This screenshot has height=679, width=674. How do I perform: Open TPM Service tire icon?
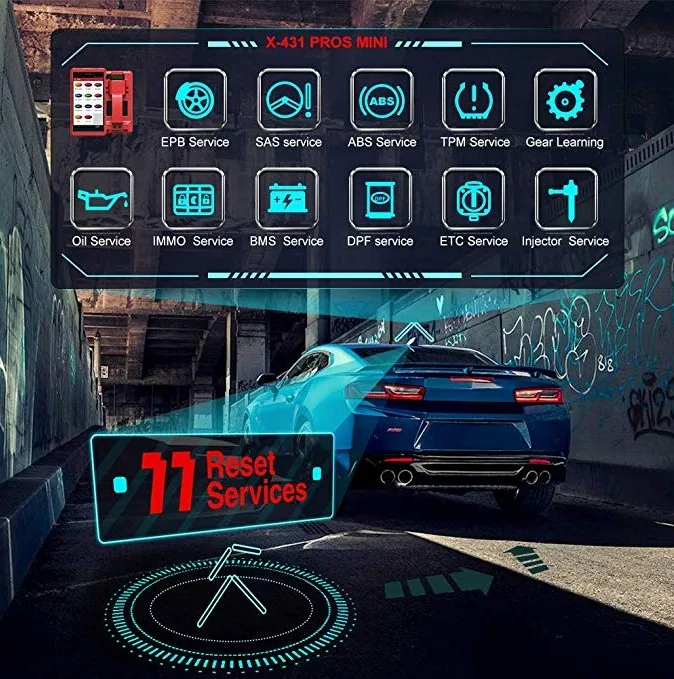click(474, 100)
